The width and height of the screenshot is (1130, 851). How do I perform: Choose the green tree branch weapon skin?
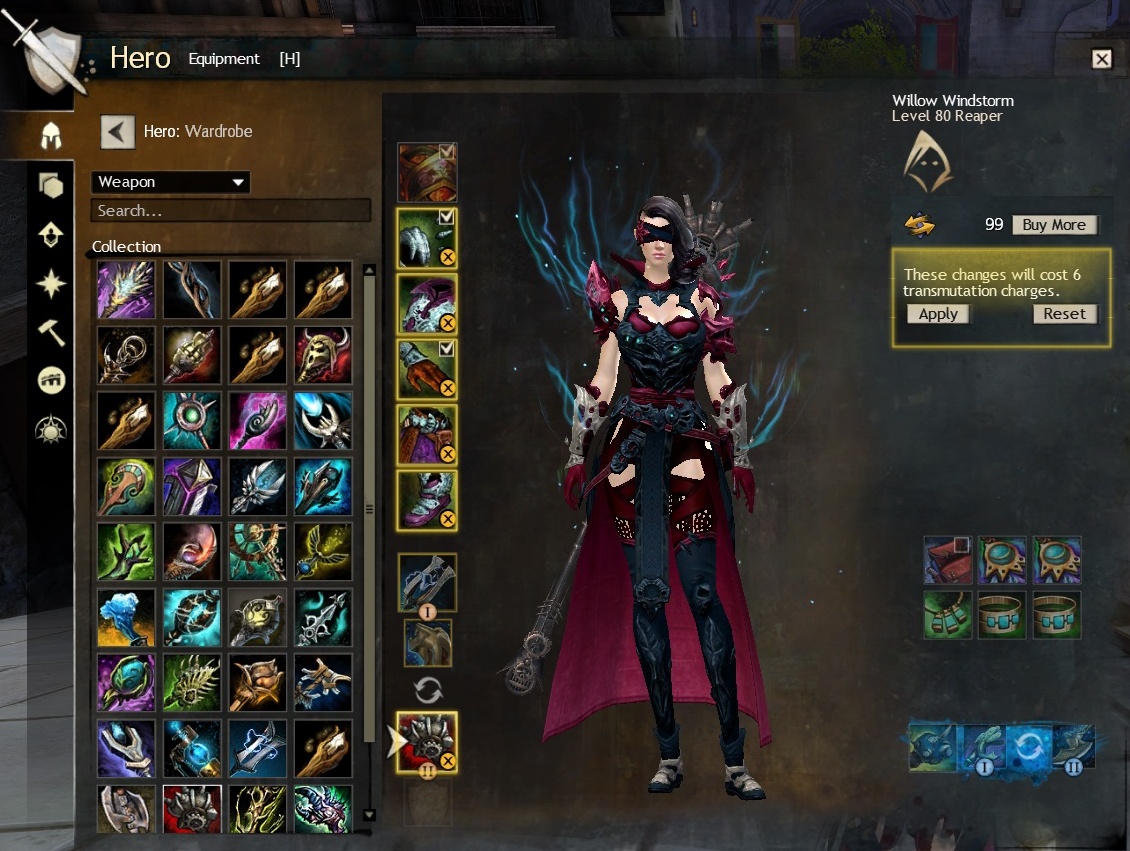126,551
